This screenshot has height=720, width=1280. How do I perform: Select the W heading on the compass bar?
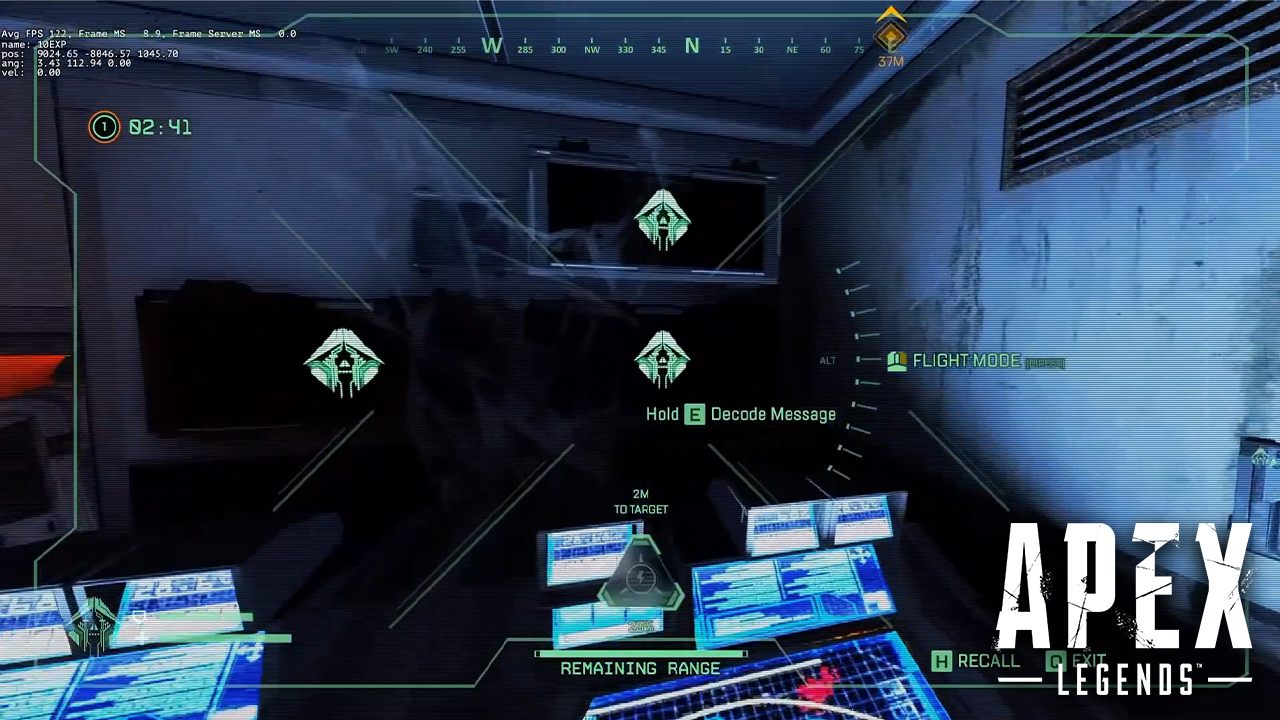(490, 46)
